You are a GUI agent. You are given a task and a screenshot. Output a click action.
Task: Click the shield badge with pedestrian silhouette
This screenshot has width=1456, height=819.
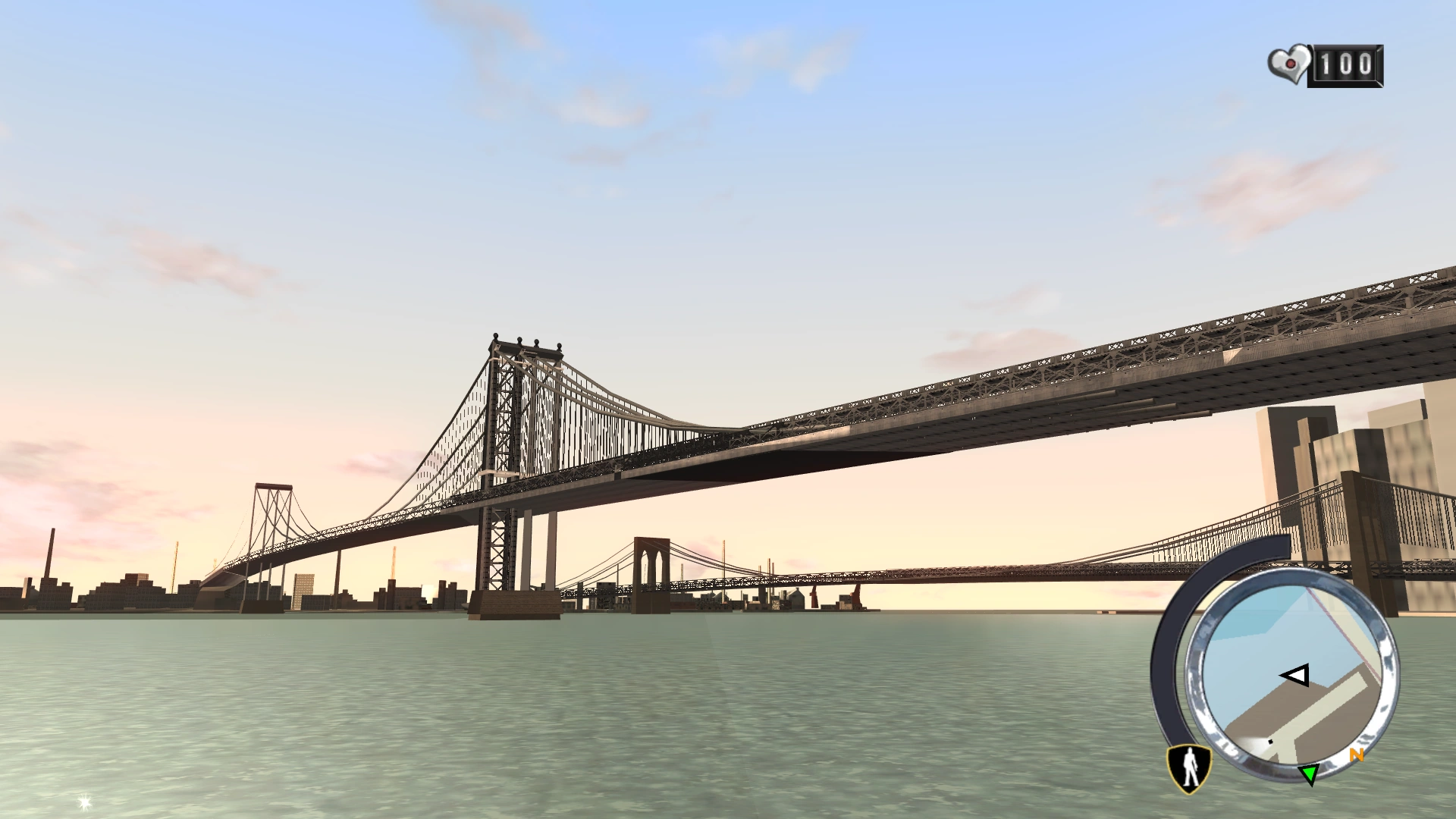point(1188,768)
